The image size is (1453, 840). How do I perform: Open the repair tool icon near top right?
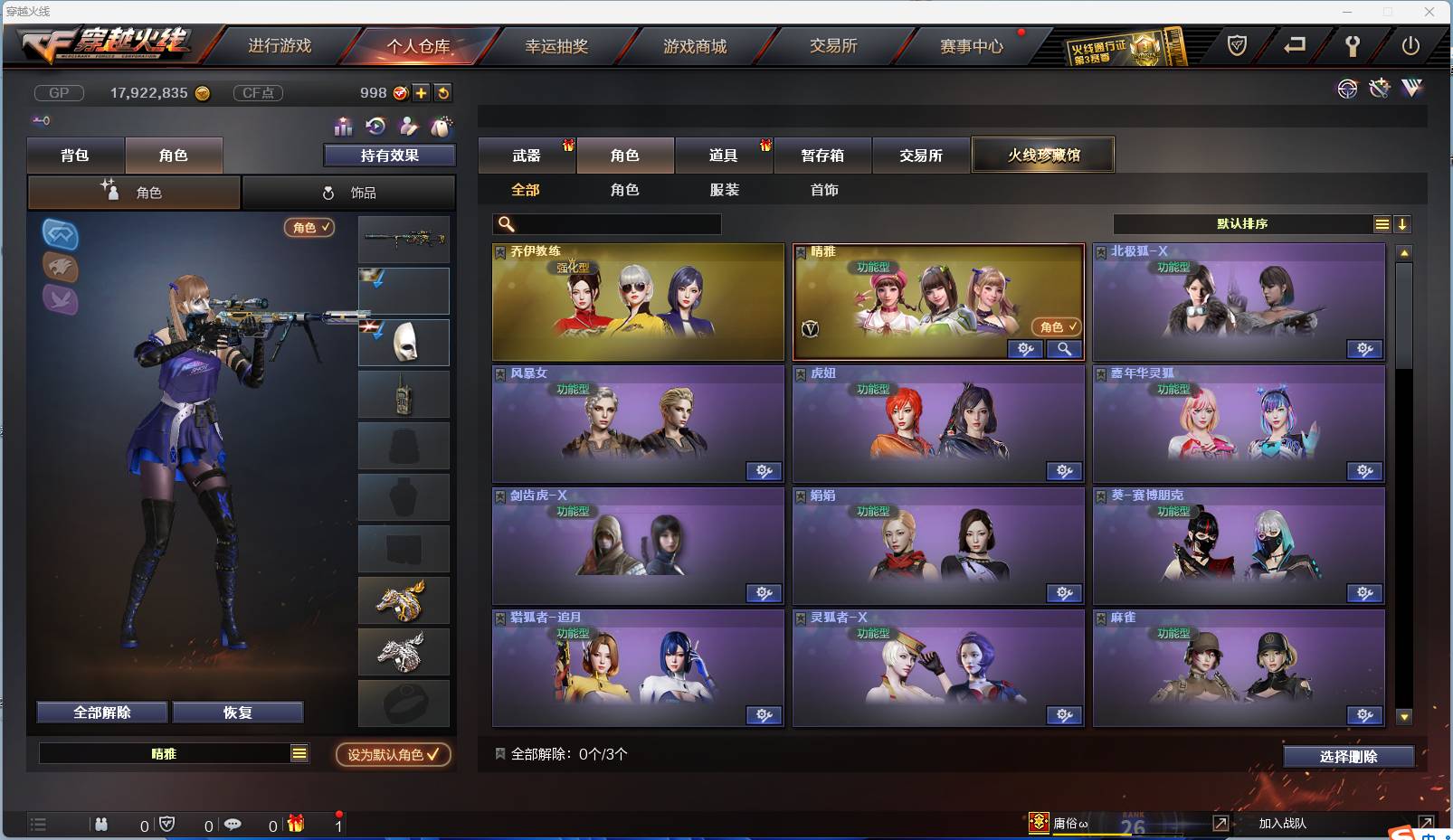coord(1379,89)
